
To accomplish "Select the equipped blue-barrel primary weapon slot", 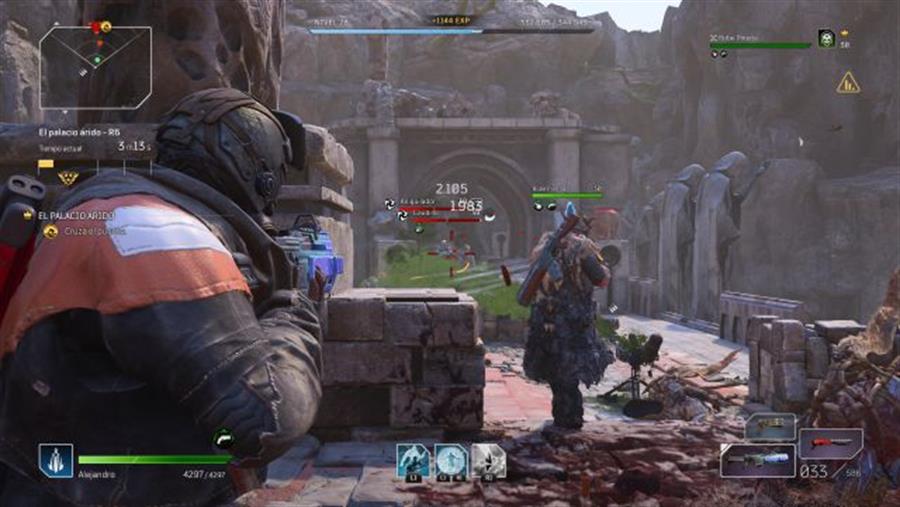I will 757,460.
